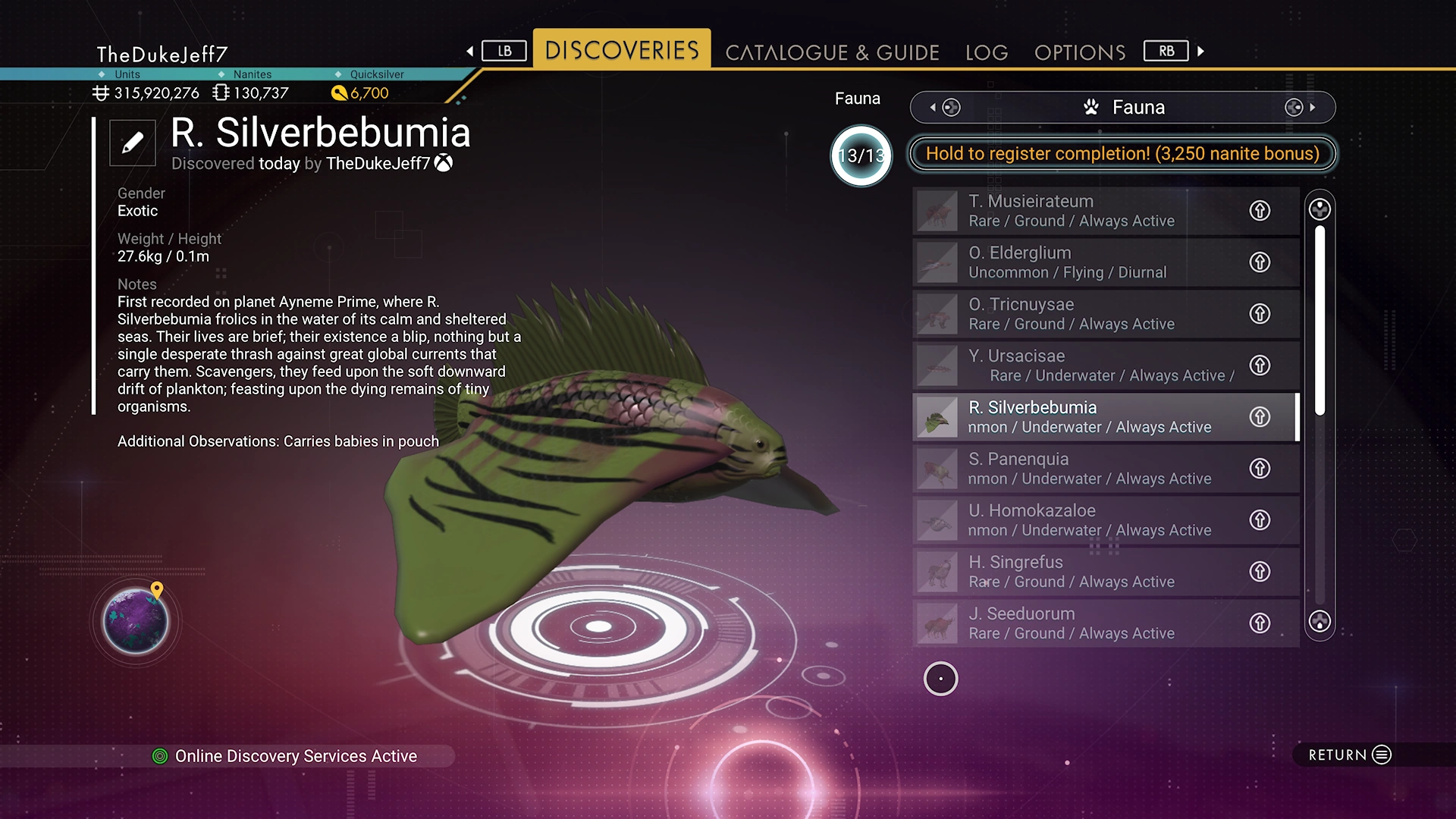Click the fauna list scrollbar thumb

click(x=1319, y=318)
